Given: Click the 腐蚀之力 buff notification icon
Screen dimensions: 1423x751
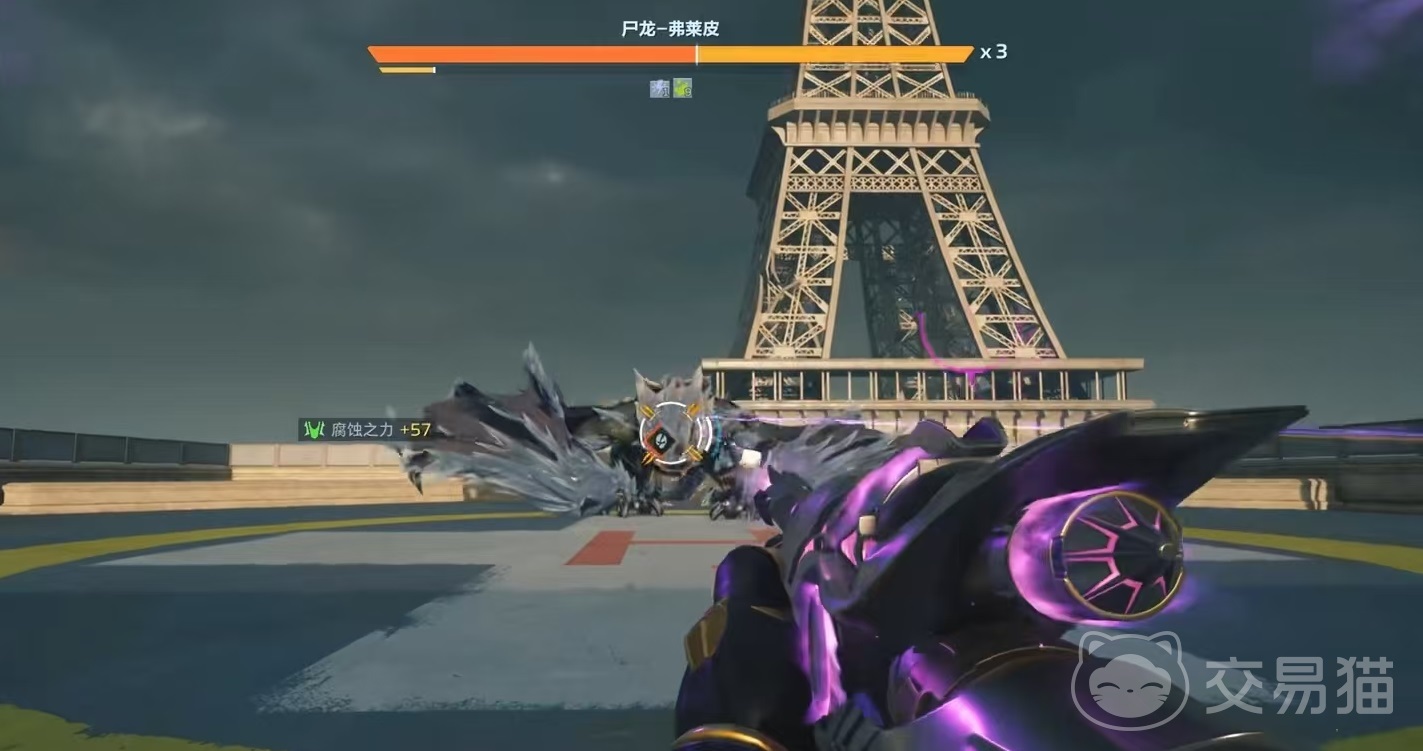Looking at the screenshot, I should pyautogui.click(x=314, y=430).
